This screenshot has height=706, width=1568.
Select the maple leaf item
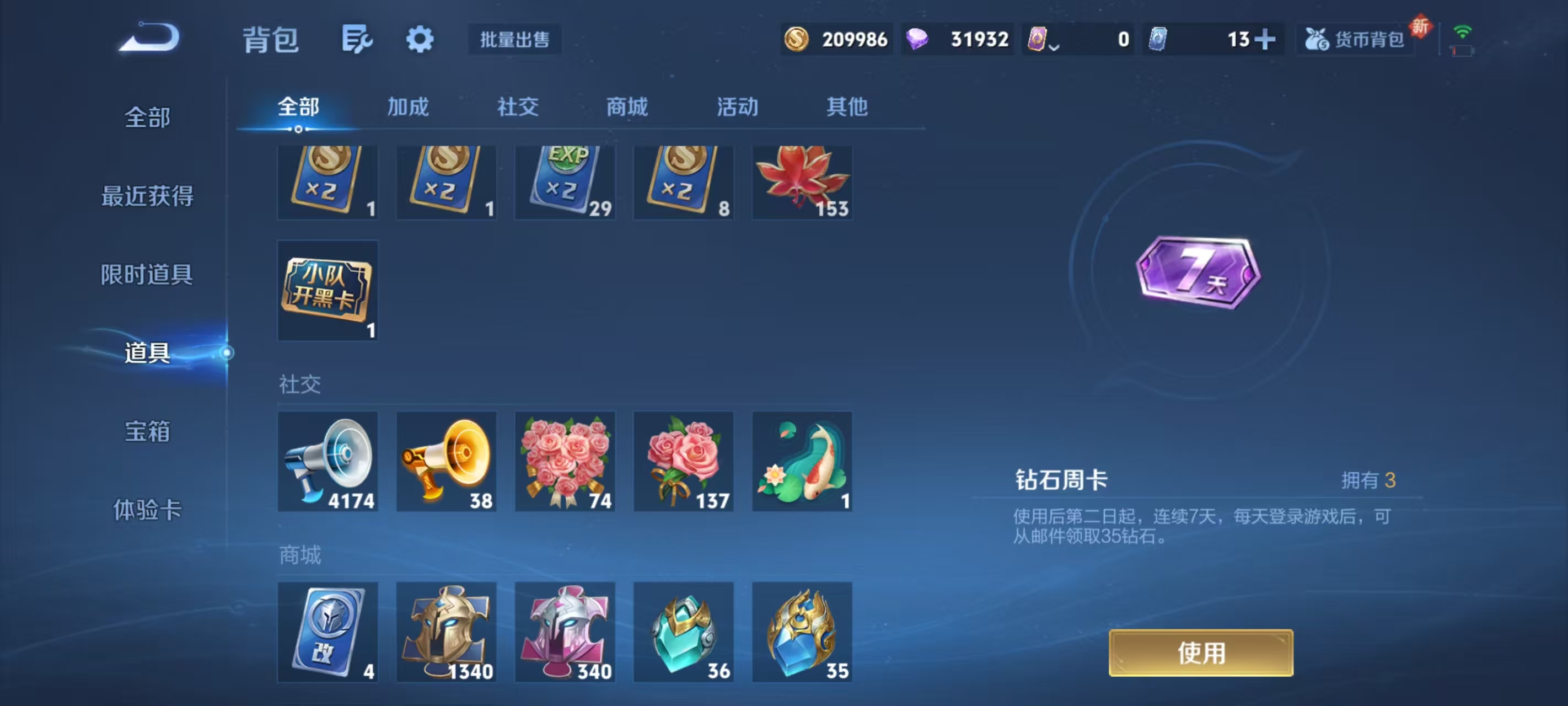802,181
